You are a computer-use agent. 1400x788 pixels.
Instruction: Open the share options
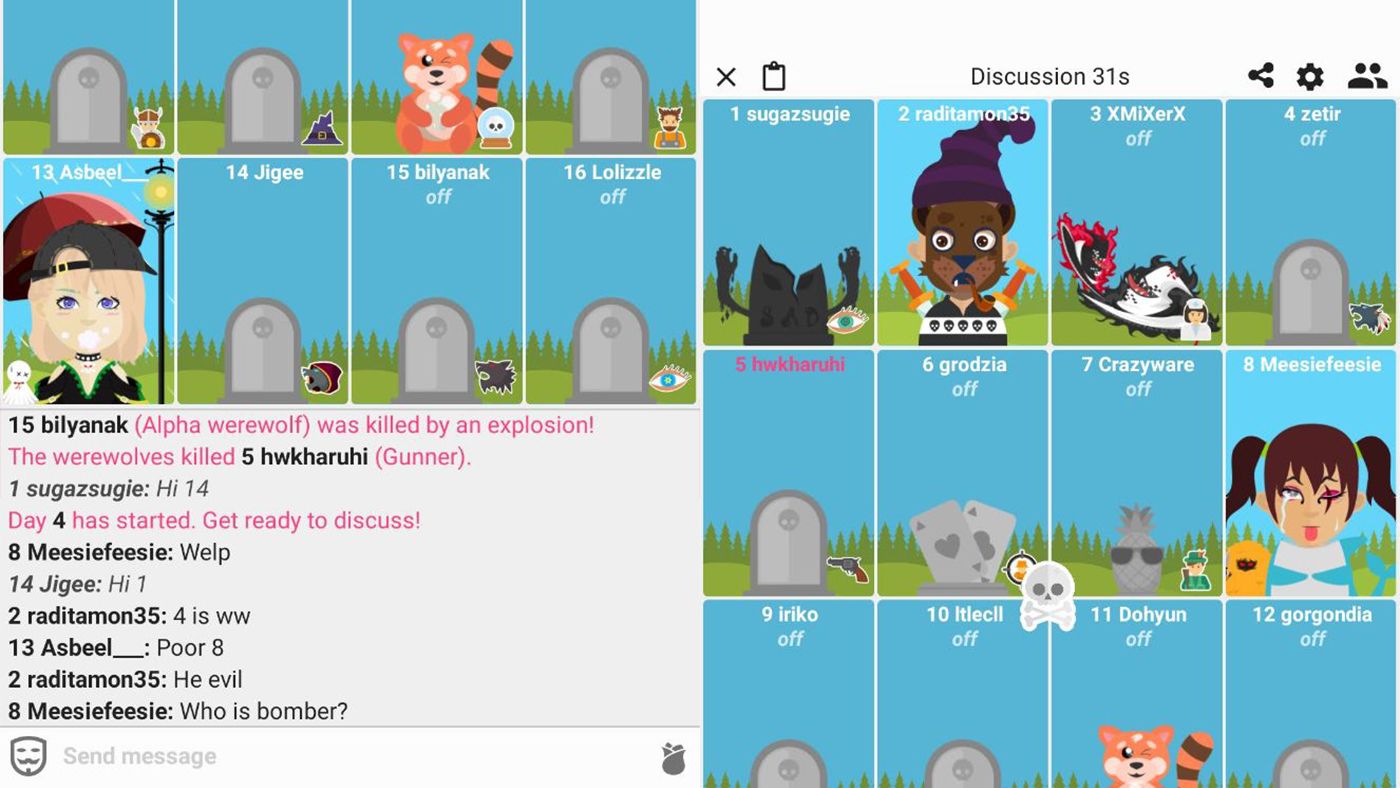click(x=1262, y=76)
